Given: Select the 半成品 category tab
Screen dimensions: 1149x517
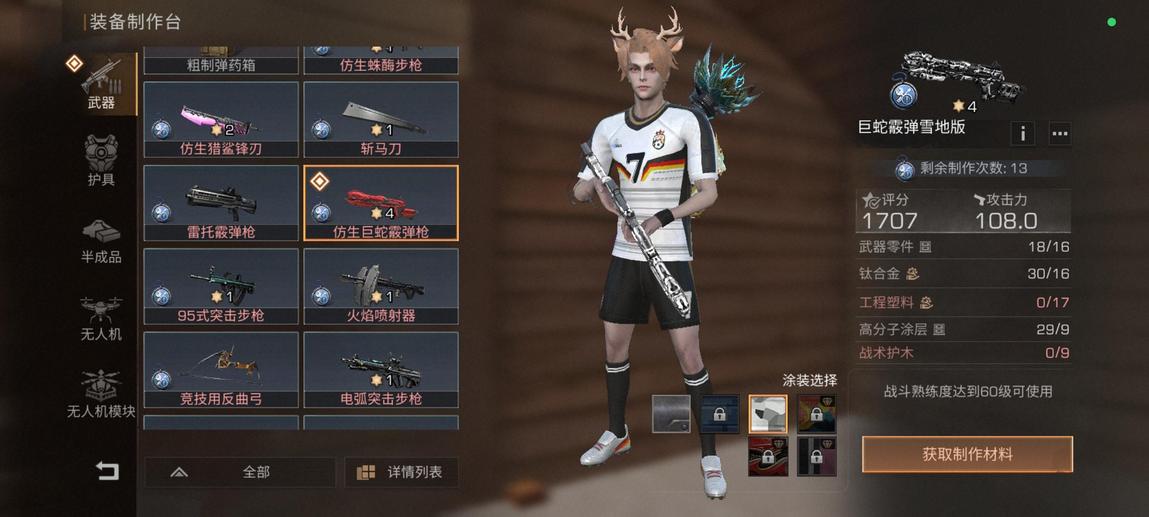Looking at the screenshot, I should tap(101, 241).
